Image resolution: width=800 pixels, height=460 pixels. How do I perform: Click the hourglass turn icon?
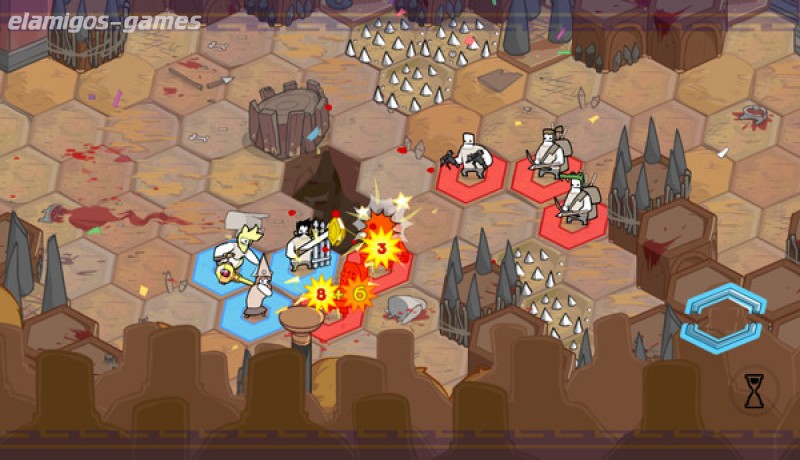tap(754, 391)
